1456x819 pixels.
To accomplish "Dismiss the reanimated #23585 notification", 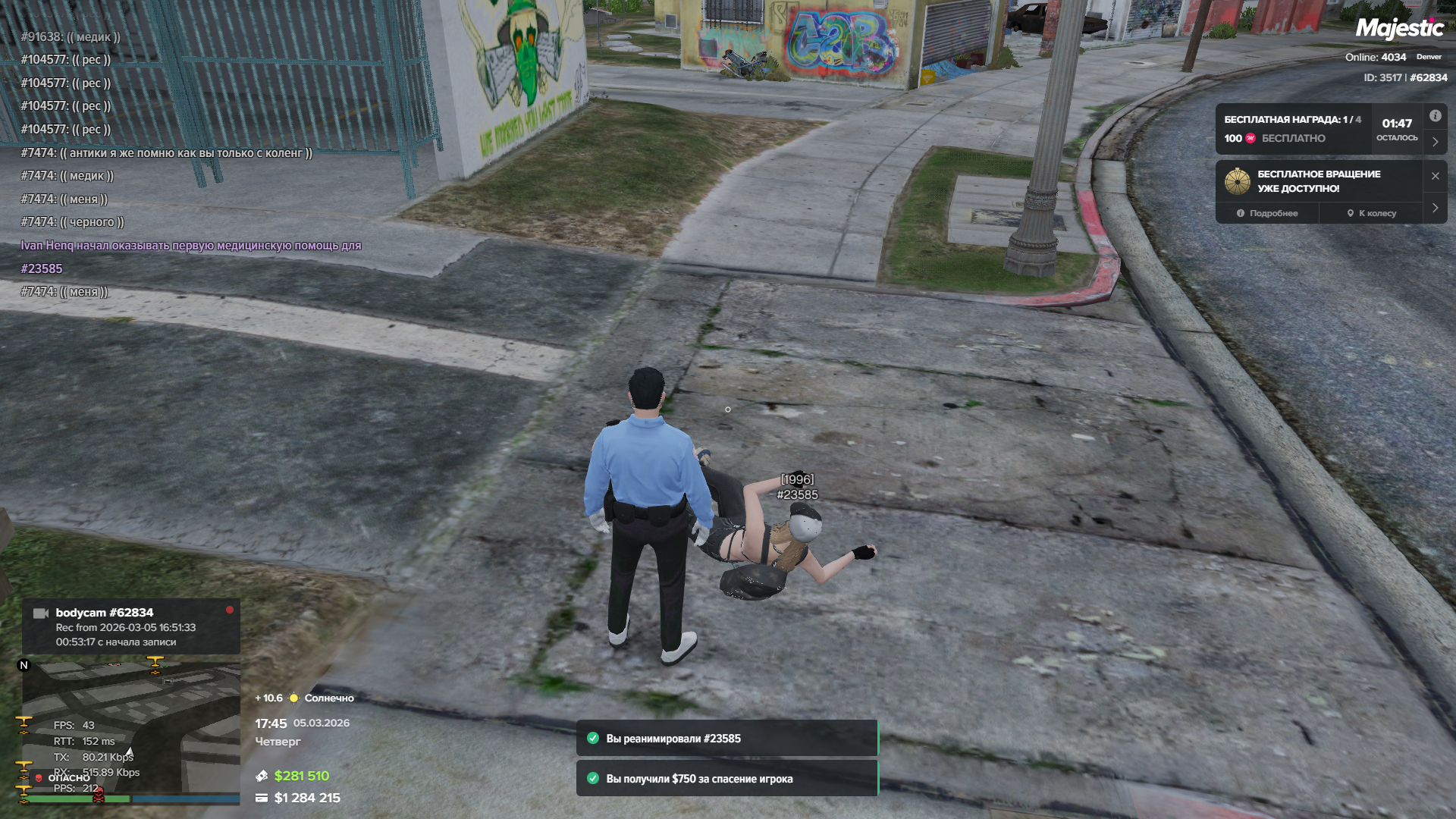I will [x=726, y=739].
